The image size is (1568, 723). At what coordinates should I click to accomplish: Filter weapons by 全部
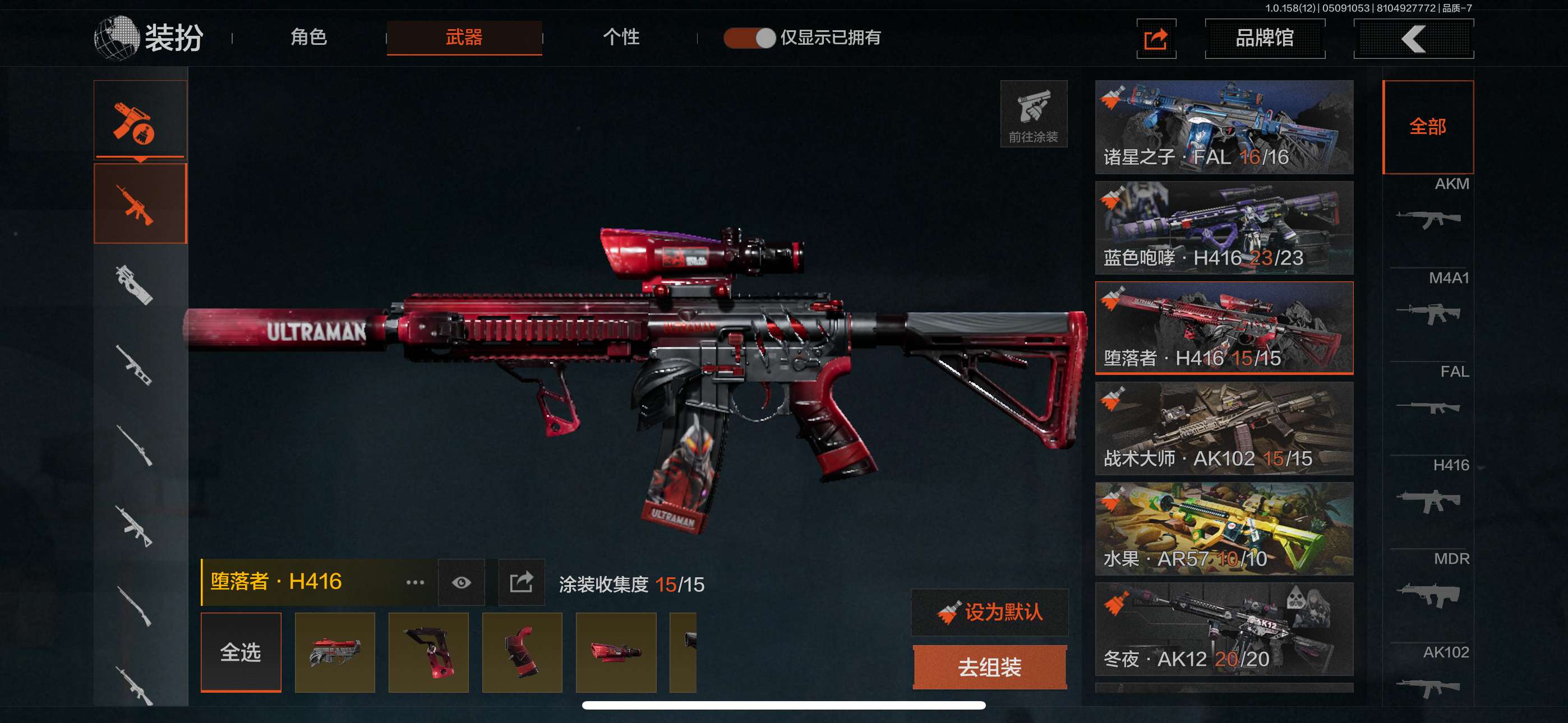1427,127
